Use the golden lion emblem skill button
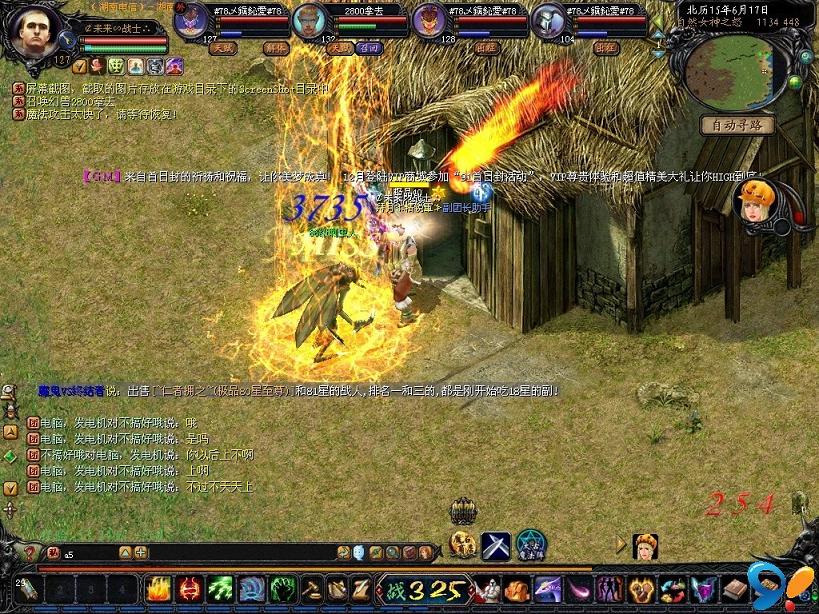The height and width of the screenshot is (614, 819). point(463,544)
